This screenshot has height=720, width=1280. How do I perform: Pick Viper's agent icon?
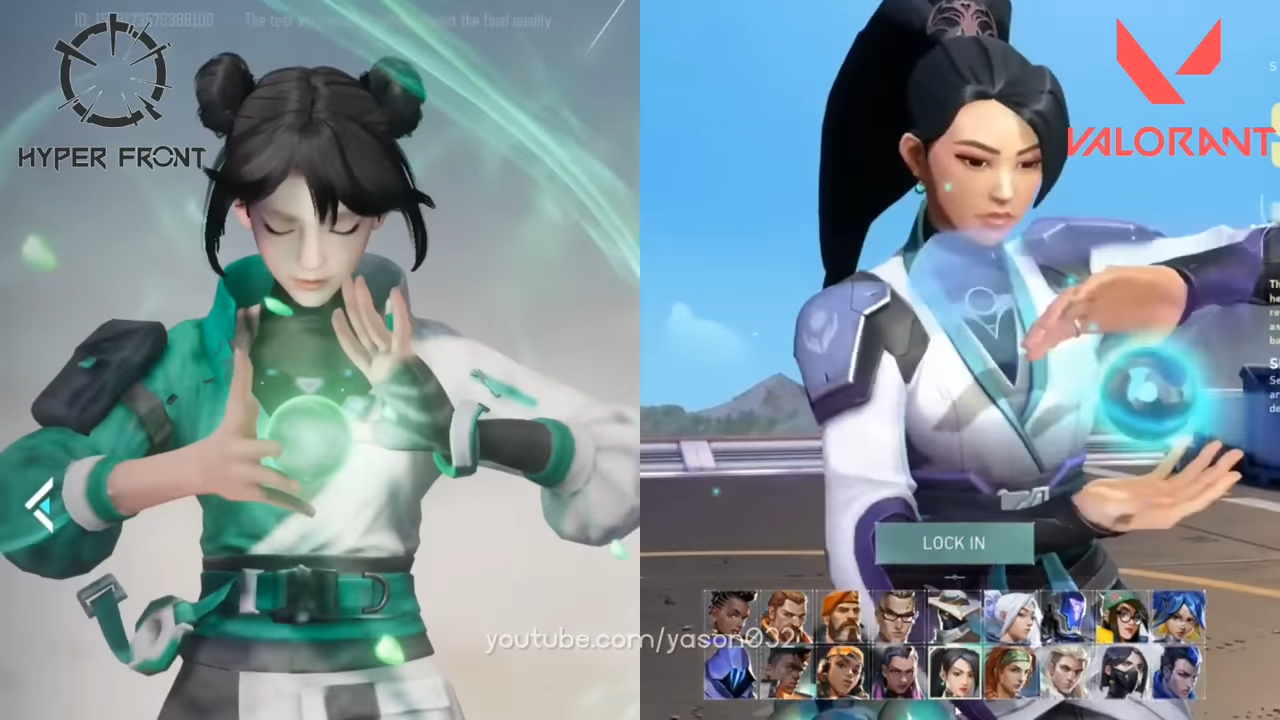click(1122, 673)
